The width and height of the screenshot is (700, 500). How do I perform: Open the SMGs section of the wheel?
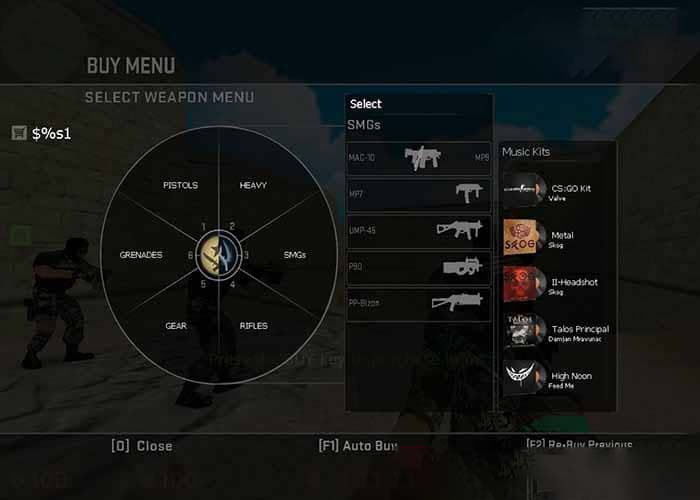click(x=294, y=255)
